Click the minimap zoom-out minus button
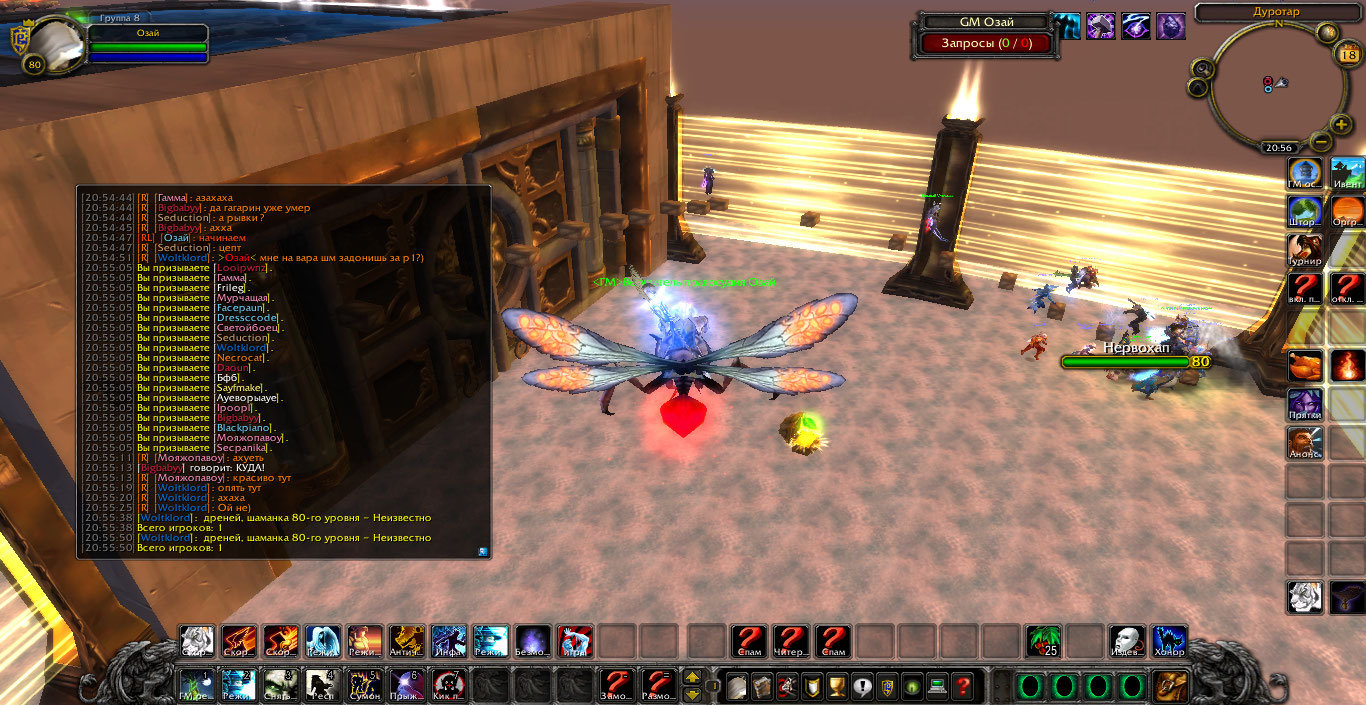Image resolution: width=1366 pixels, height=705 pixels. pyautogui.click(x=1320, y=143)
